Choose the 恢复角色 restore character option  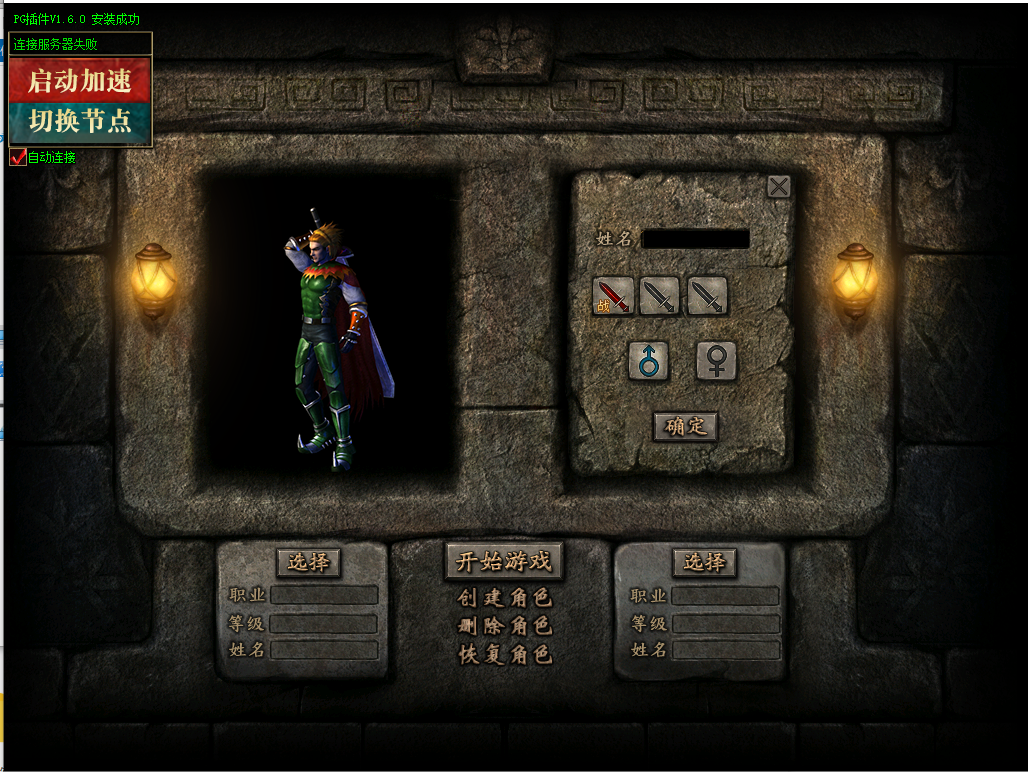(x=505, y=655)
